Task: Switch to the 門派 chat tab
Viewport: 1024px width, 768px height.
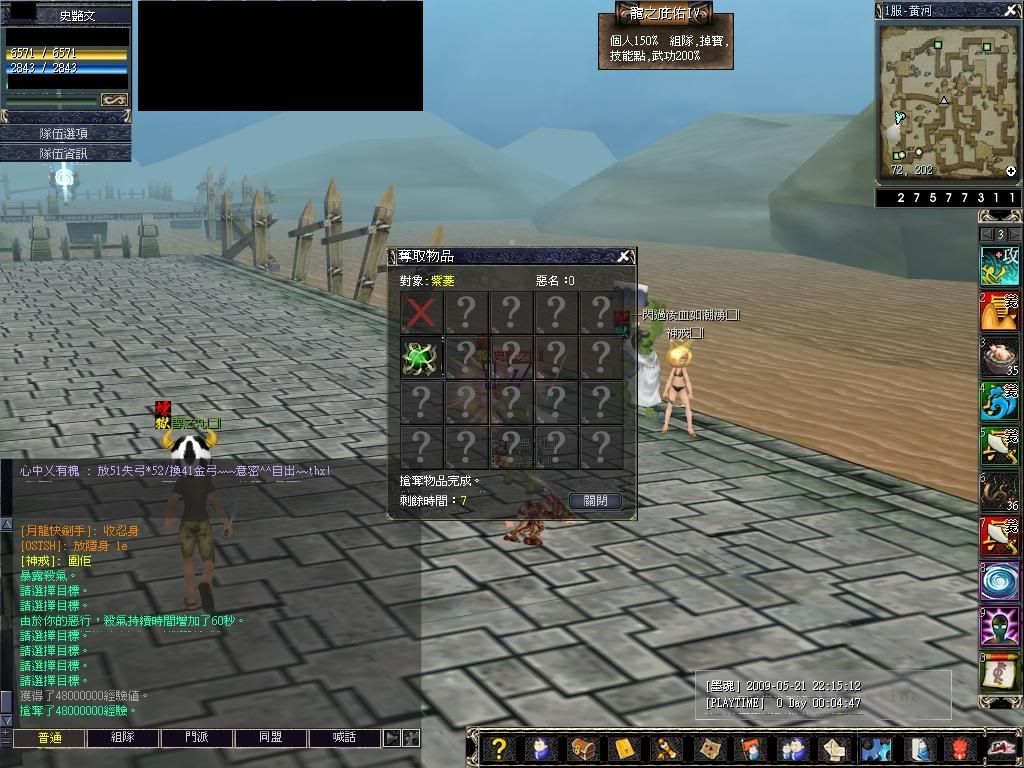Action: [197, 738]
